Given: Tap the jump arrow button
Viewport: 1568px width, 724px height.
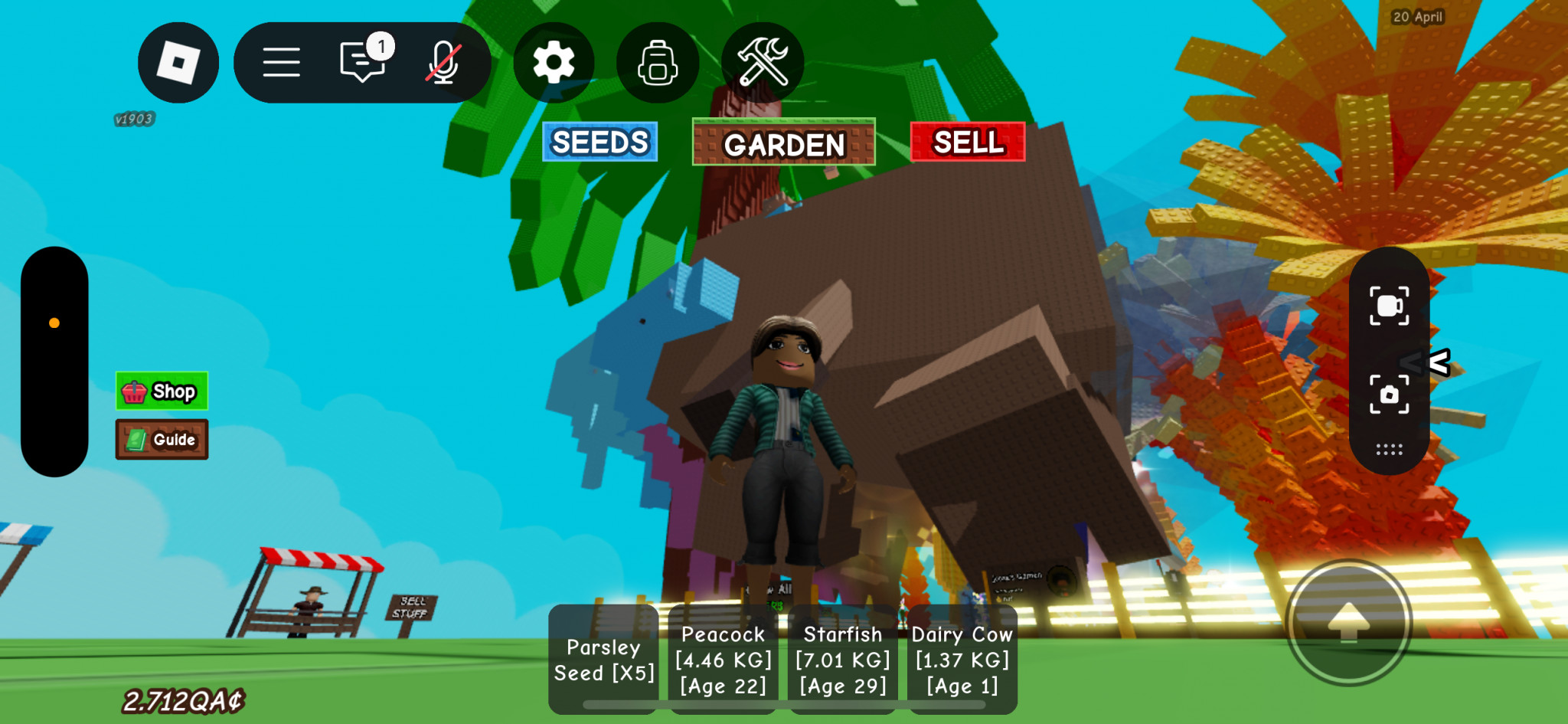Looking at the screenshot, I should click(x=1348, y=622).
